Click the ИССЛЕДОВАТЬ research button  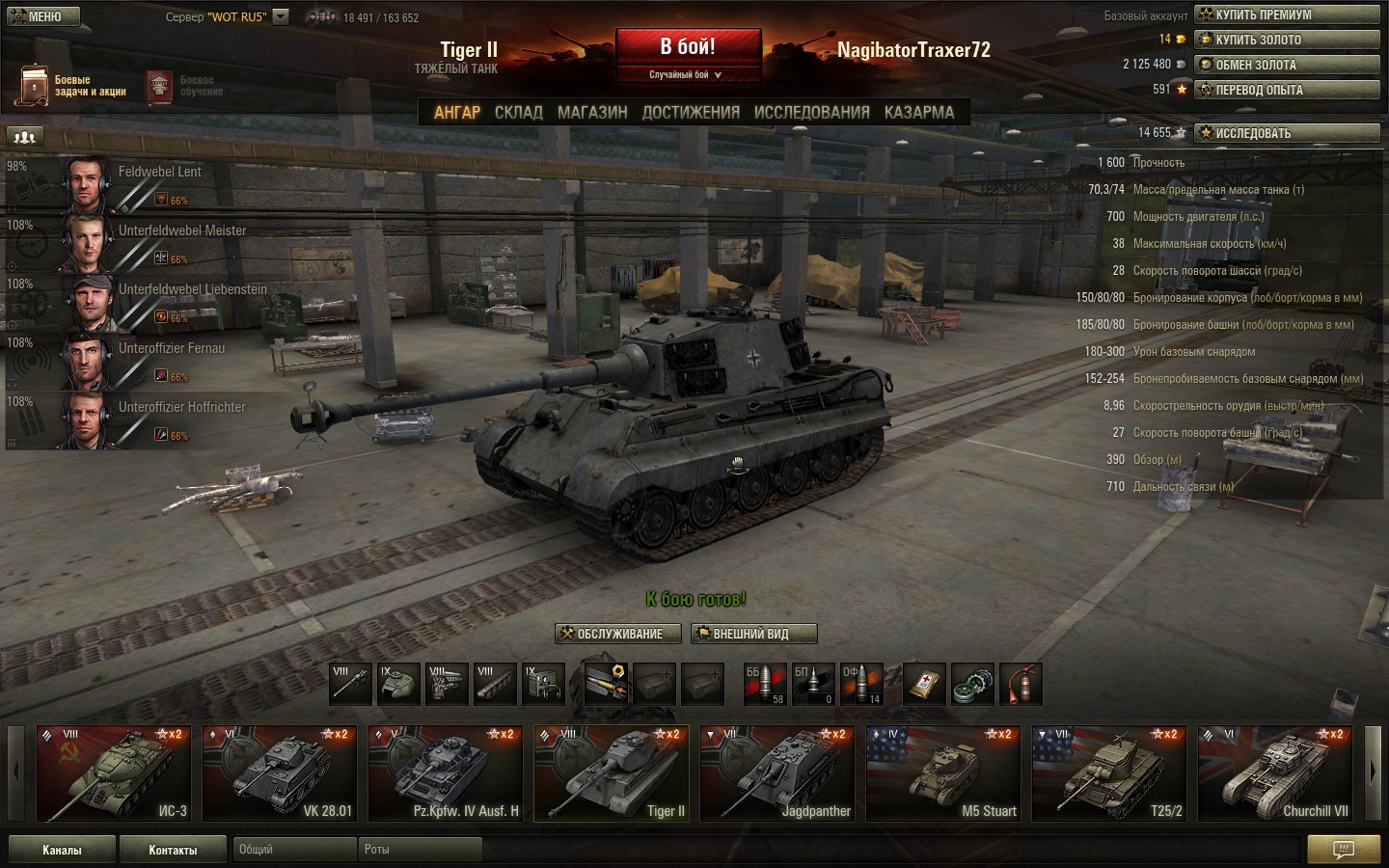pos(1287,133)
